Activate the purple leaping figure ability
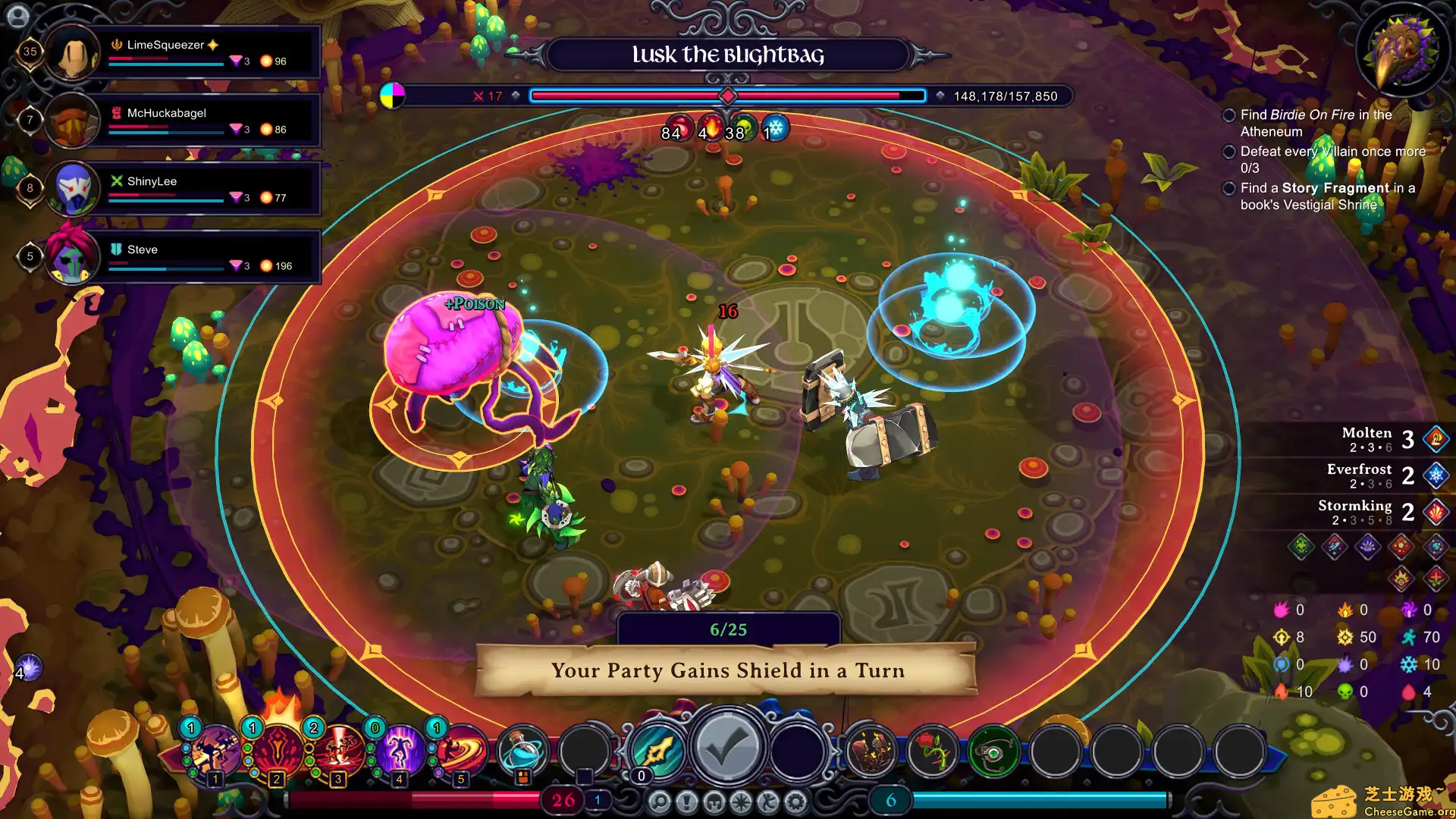 click(400, 751)
